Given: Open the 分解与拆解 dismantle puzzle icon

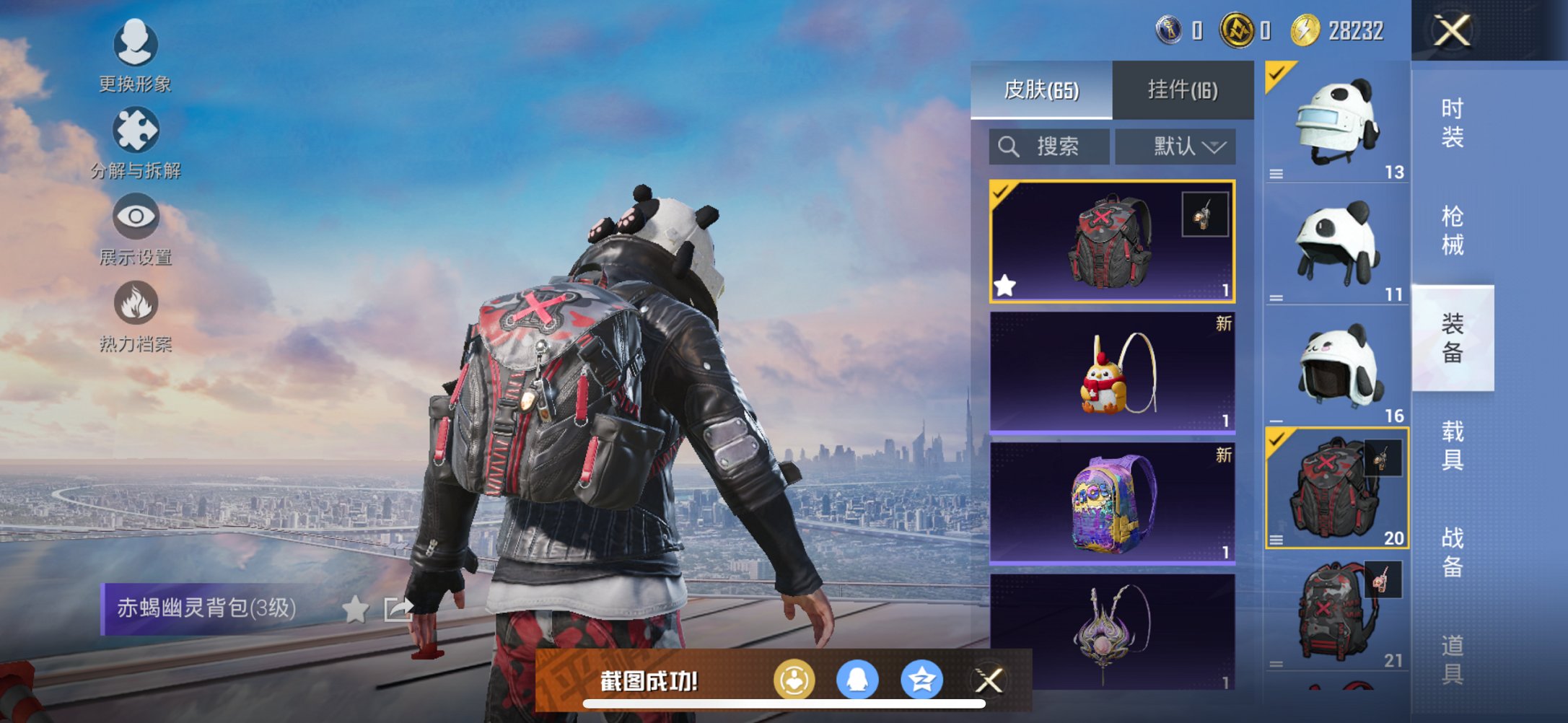Looking at the screenshot, I should coord(137,131).
